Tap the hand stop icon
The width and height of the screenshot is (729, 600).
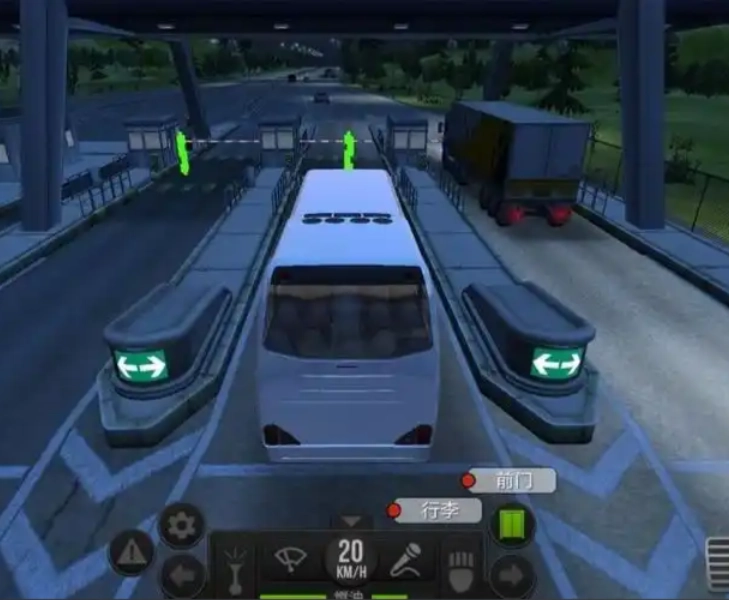(x=459, y=566)
